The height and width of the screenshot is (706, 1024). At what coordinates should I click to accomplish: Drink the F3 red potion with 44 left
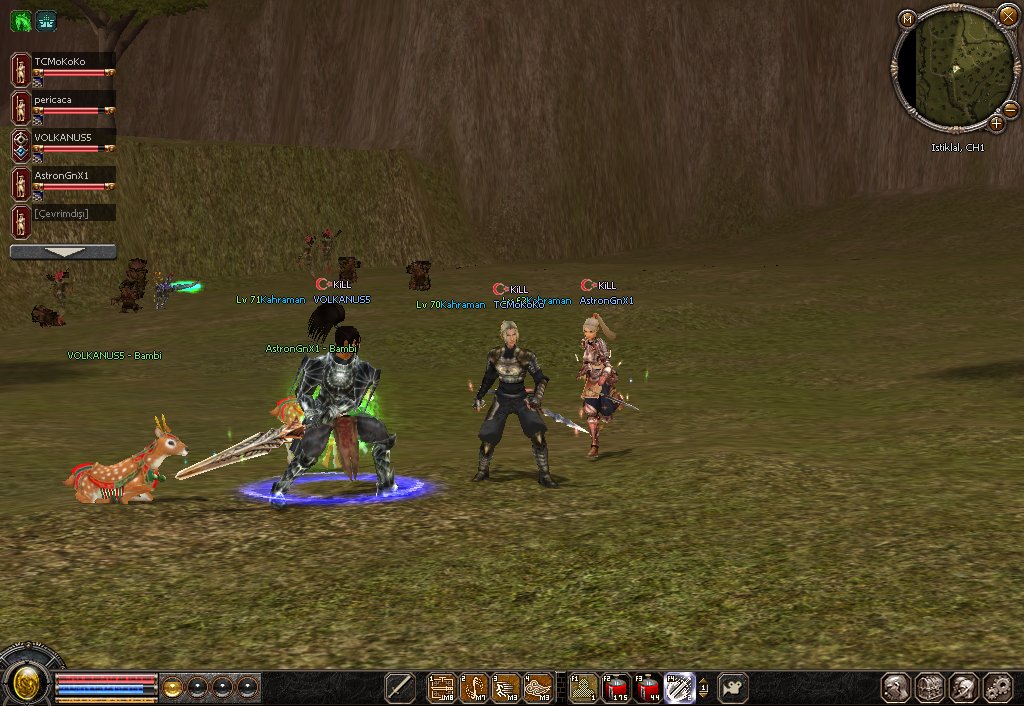648,687
